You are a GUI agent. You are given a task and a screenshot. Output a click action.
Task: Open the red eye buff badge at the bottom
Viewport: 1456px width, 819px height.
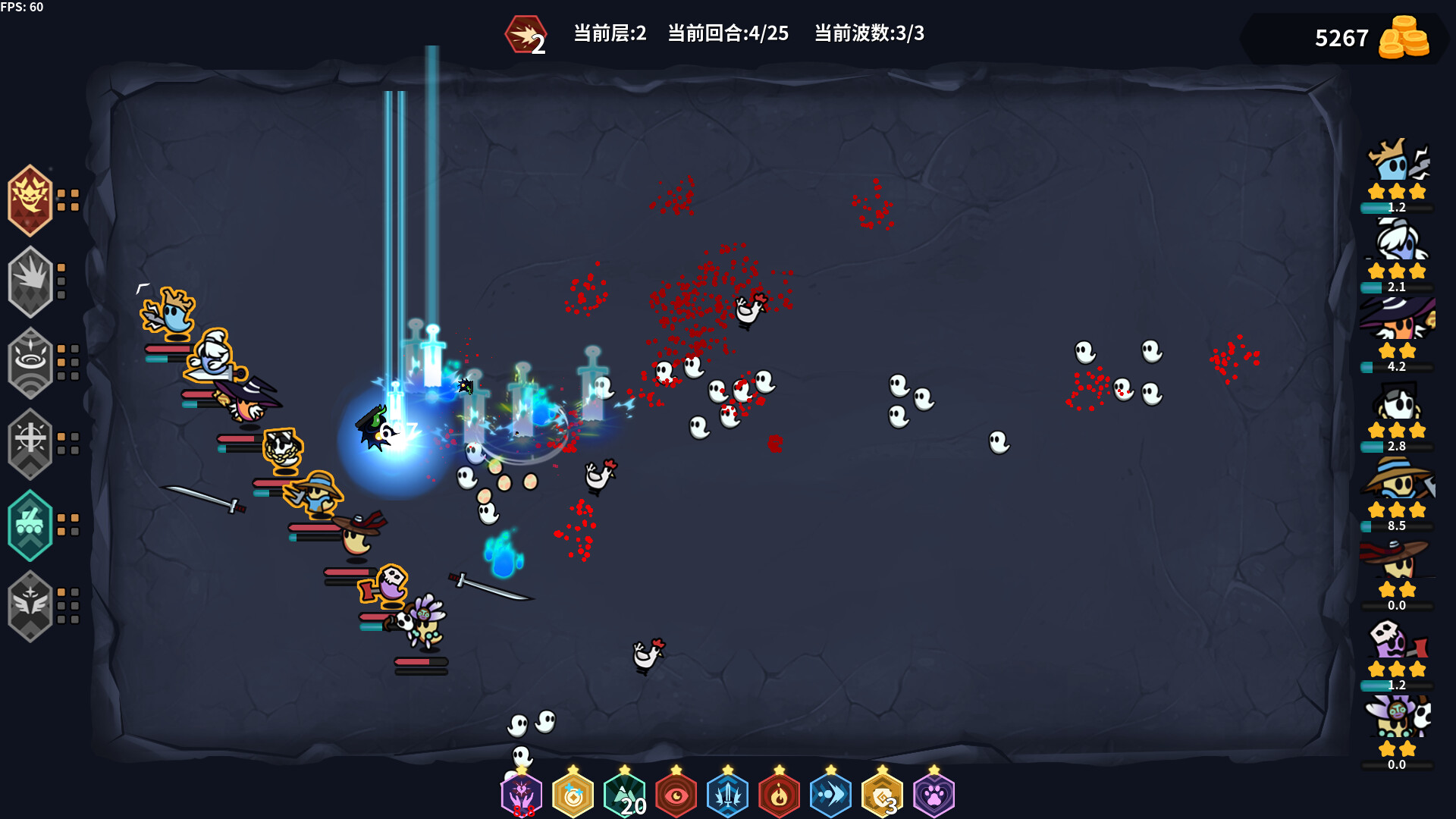pos(677,795)
